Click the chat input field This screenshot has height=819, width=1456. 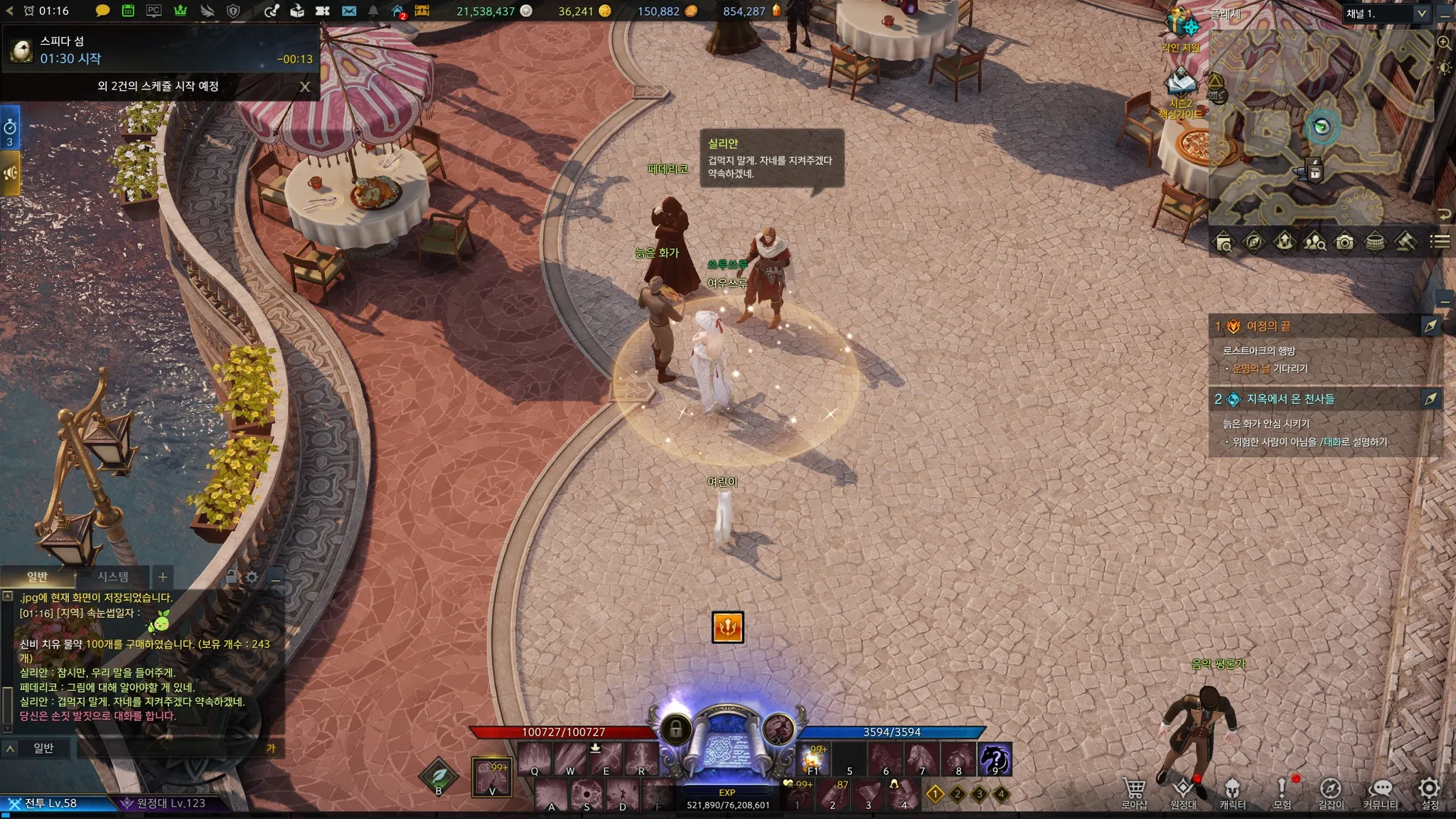171,748
